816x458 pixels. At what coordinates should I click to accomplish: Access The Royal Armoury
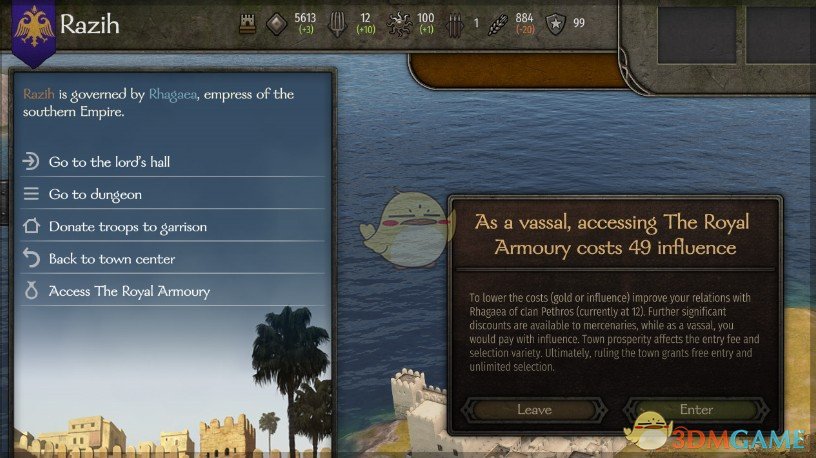tap(129, 291)
